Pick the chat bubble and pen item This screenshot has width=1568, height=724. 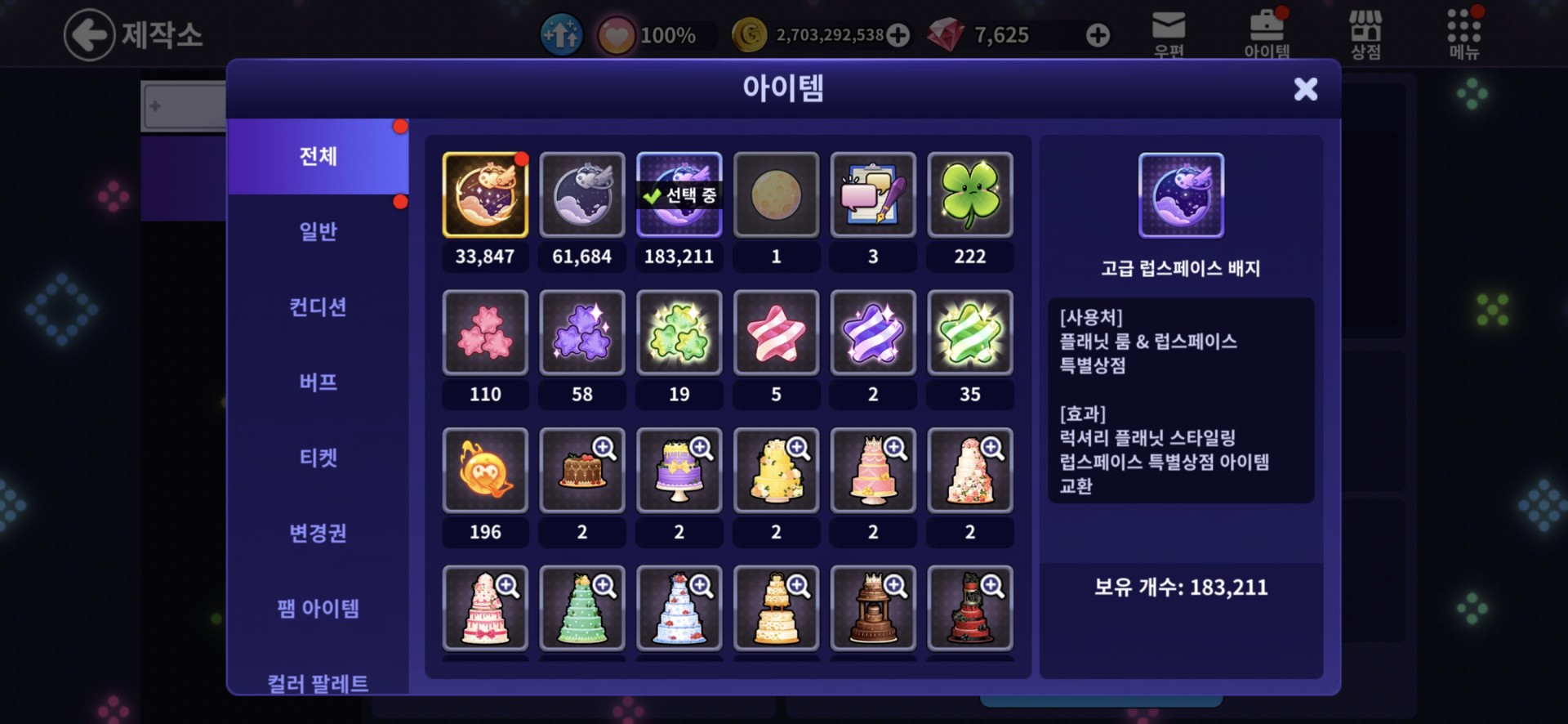pos(872,195)
